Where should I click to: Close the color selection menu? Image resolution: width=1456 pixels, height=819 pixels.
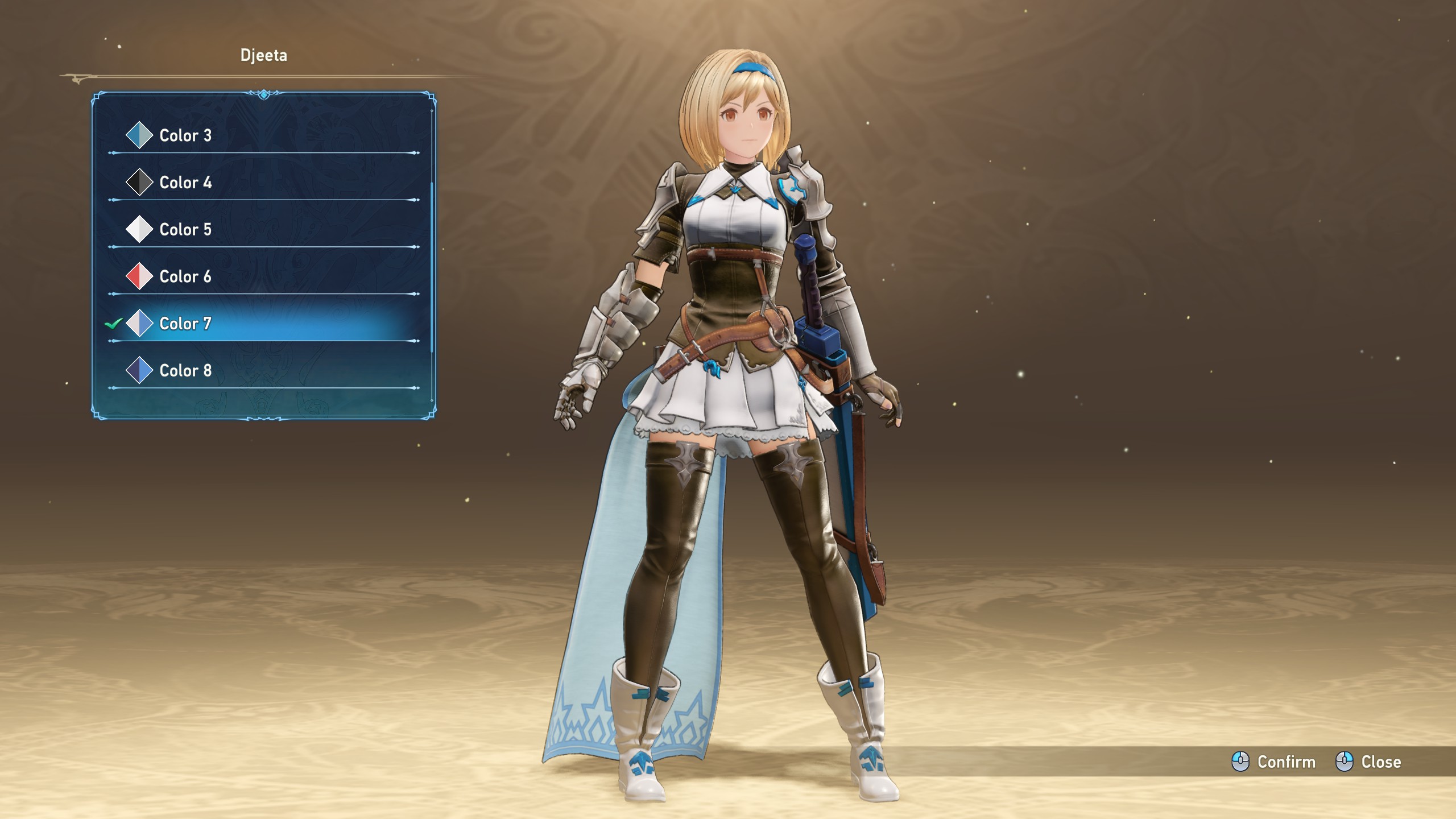point(1368,762)
